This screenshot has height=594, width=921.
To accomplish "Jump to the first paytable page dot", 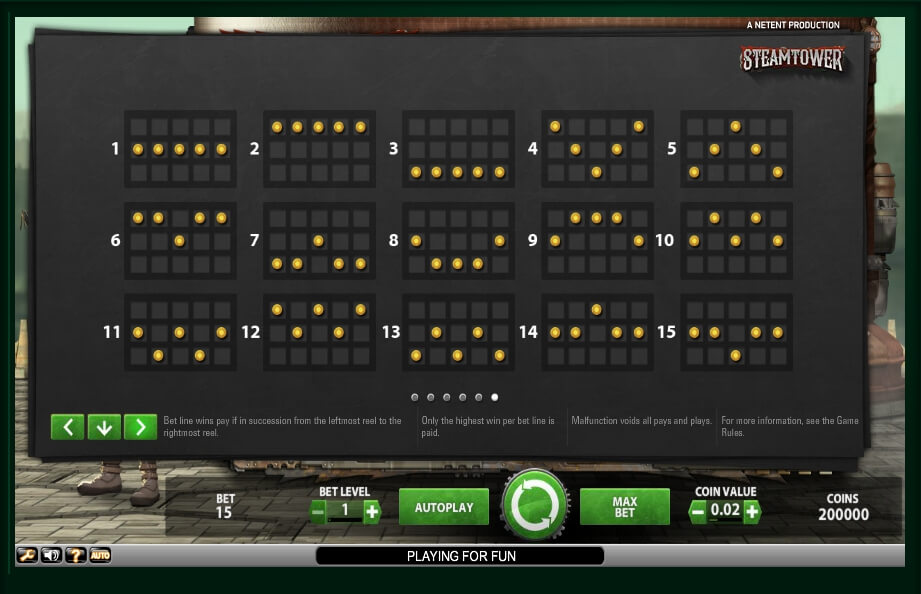I will [414, 397].
